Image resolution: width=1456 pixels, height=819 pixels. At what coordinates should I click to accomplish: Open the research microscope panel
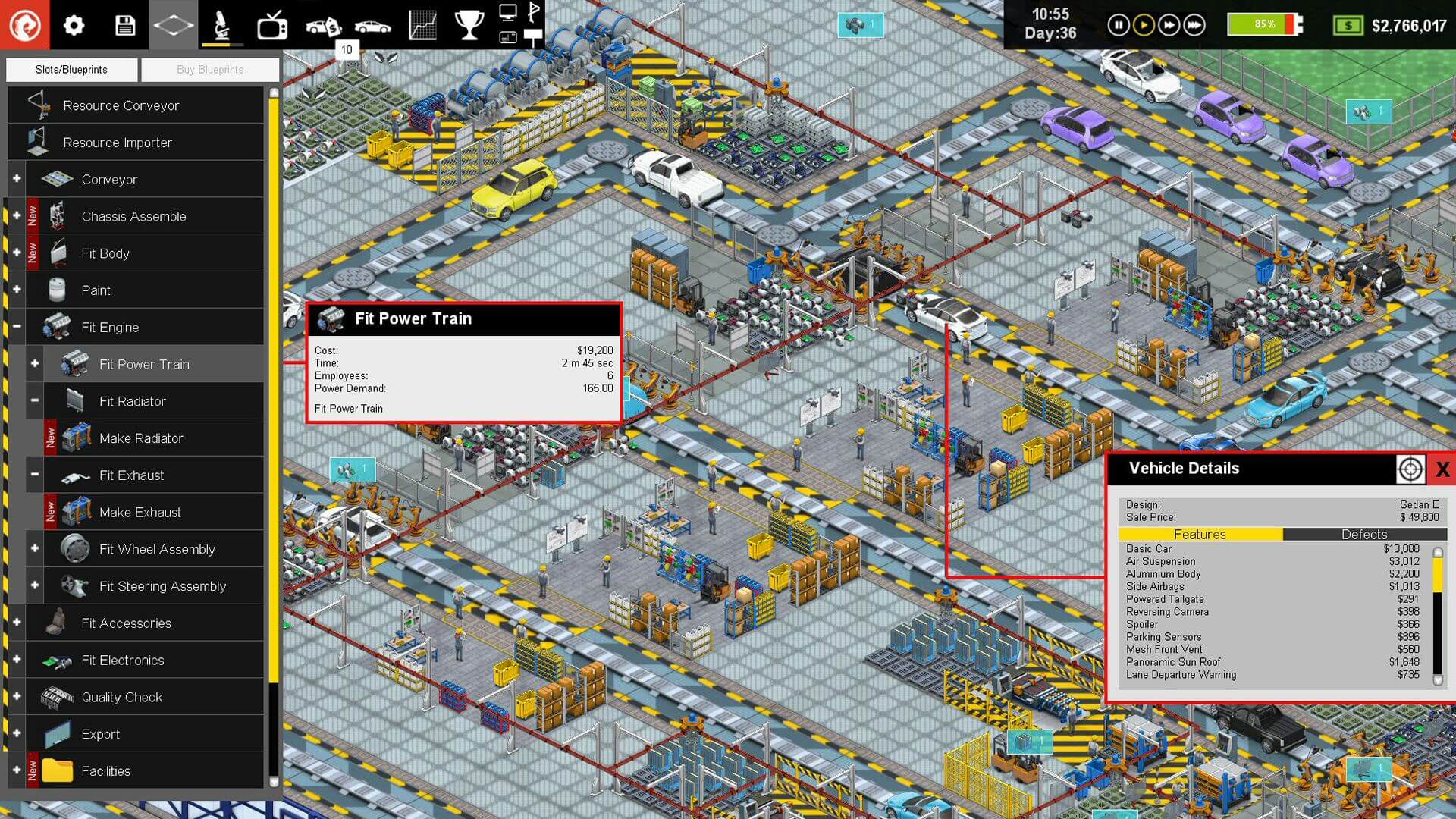point(220,24)
